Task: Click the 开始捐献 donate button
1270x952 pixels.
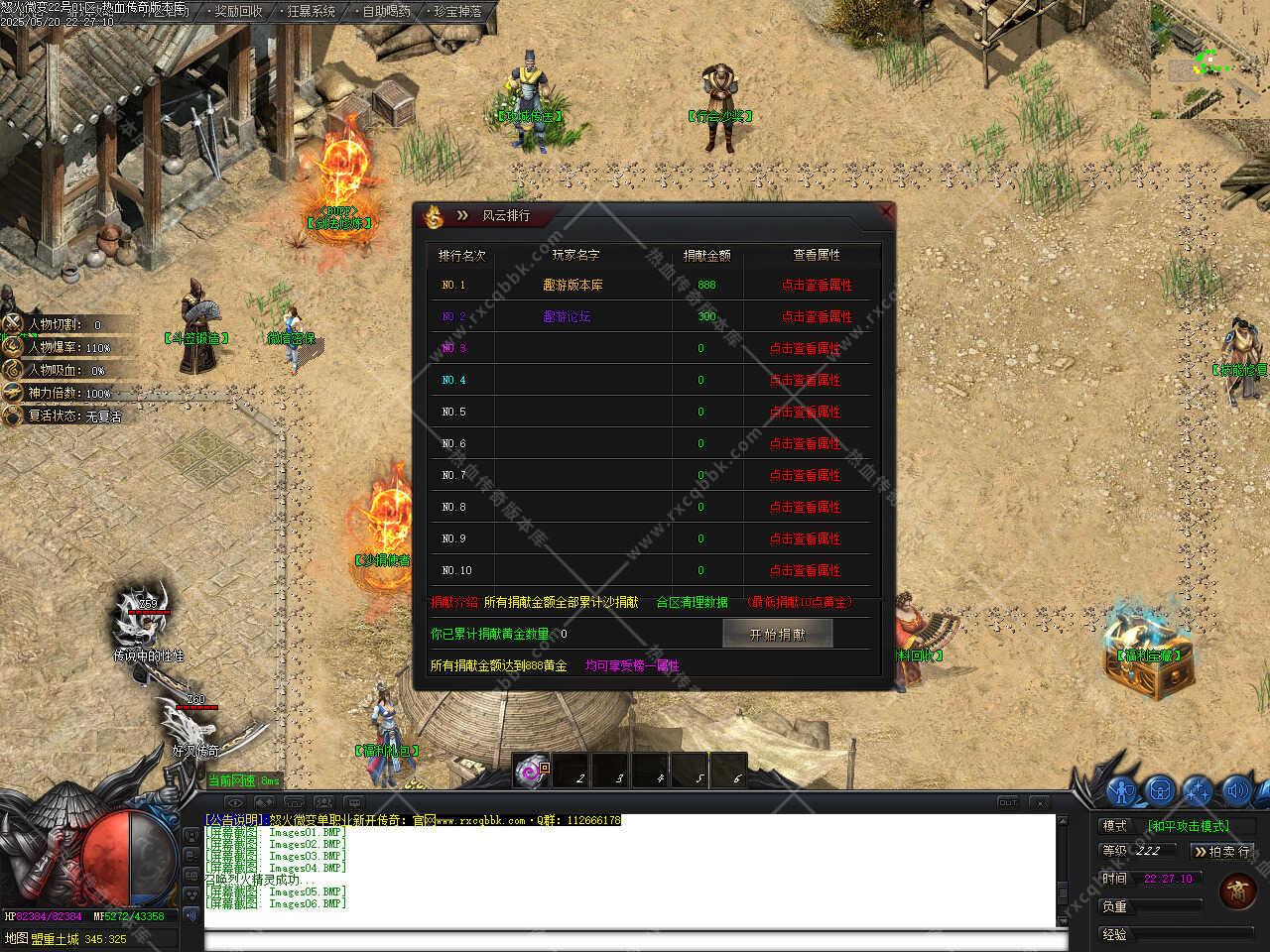Action: pos(777,634)
